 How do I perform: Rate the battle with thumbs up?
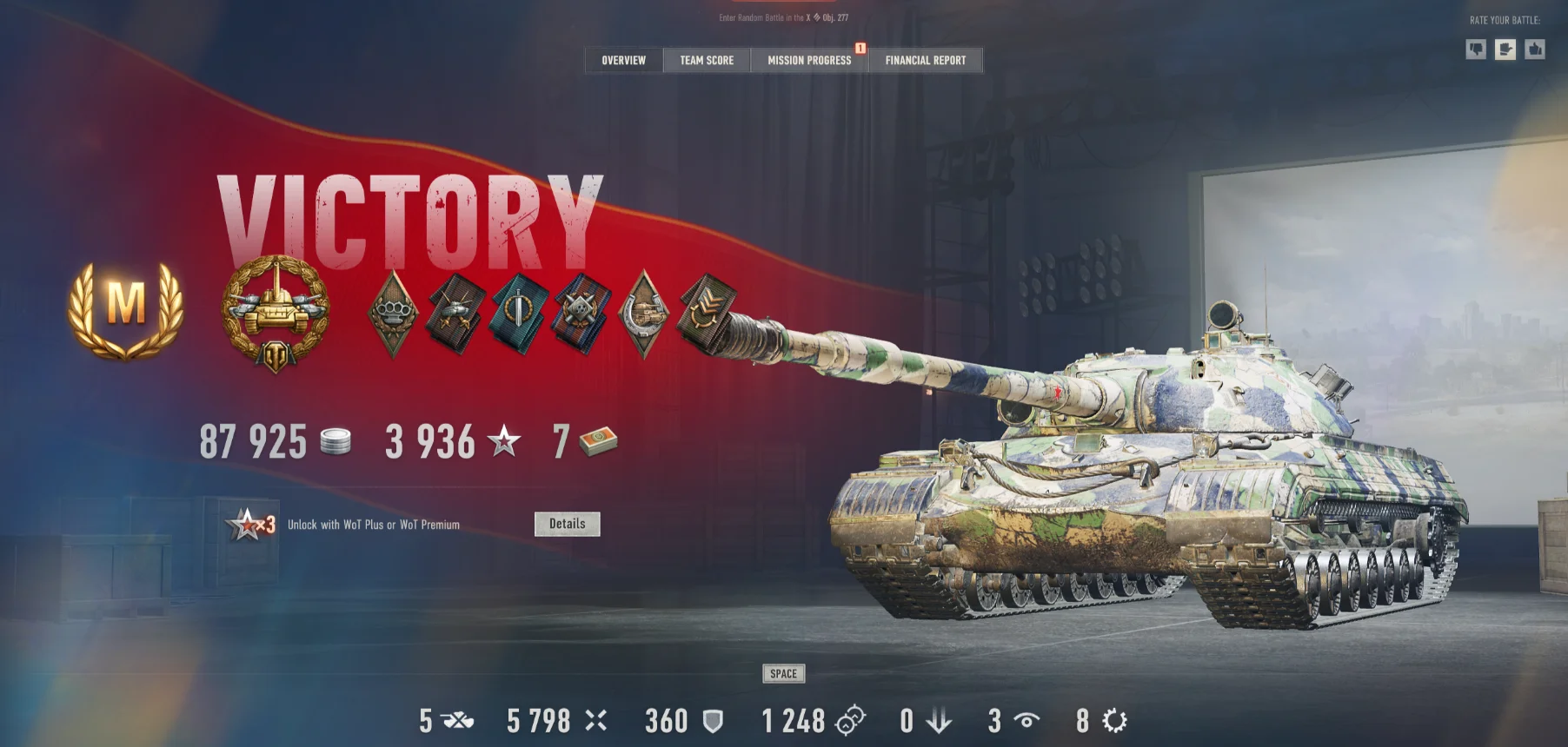[x=1534, y=50]
